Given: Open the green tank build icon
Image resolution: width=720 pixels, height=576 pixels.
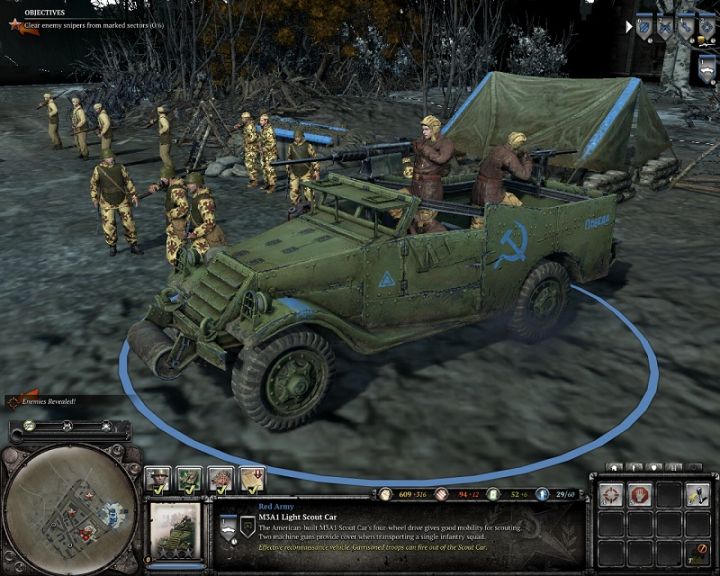Looking at the screenshot, I should coord(190,479).
